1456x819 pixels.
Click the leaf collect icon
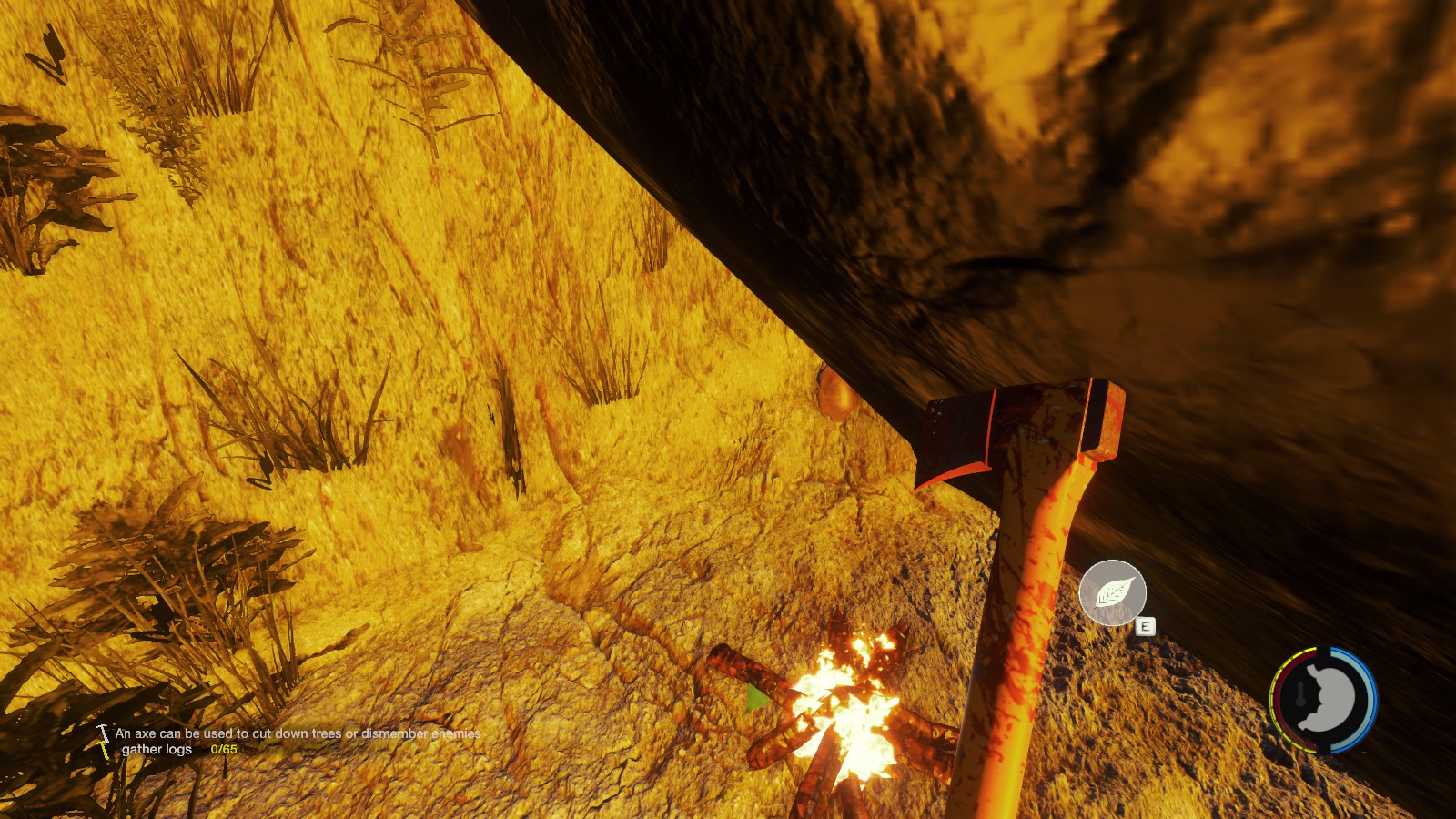(1112, 592)
